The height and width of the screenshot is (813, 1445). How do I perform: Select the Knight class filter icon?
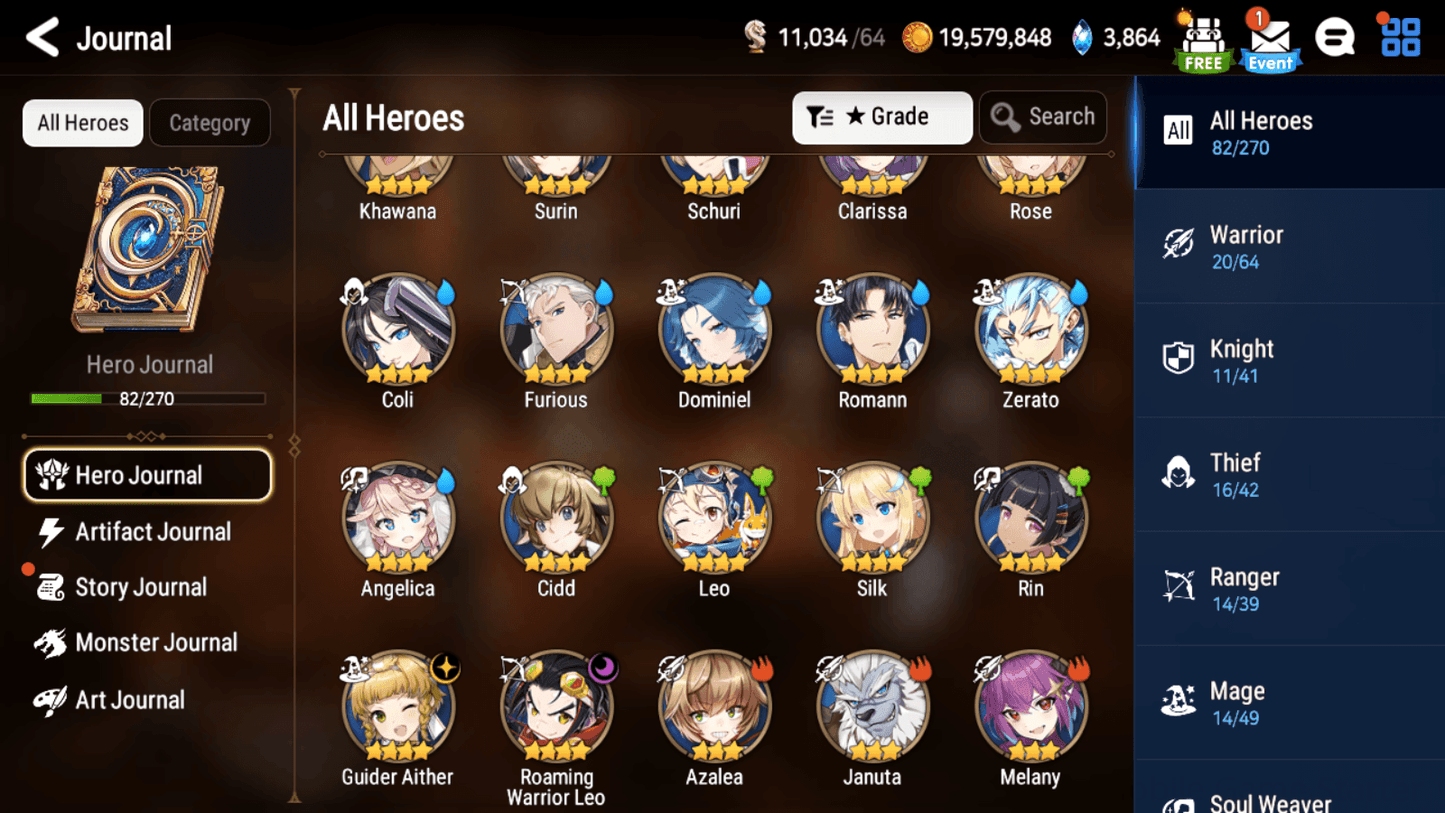tap(1180, 359)
